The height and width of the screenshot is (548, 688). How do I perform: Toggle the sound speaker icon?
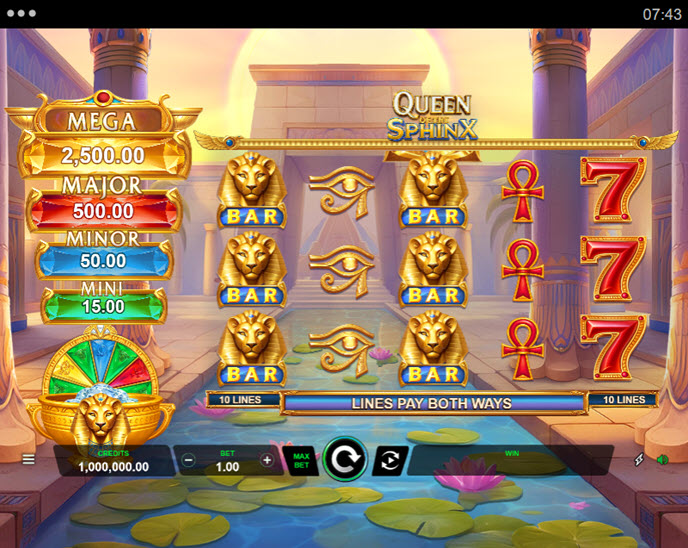[661, 460]
